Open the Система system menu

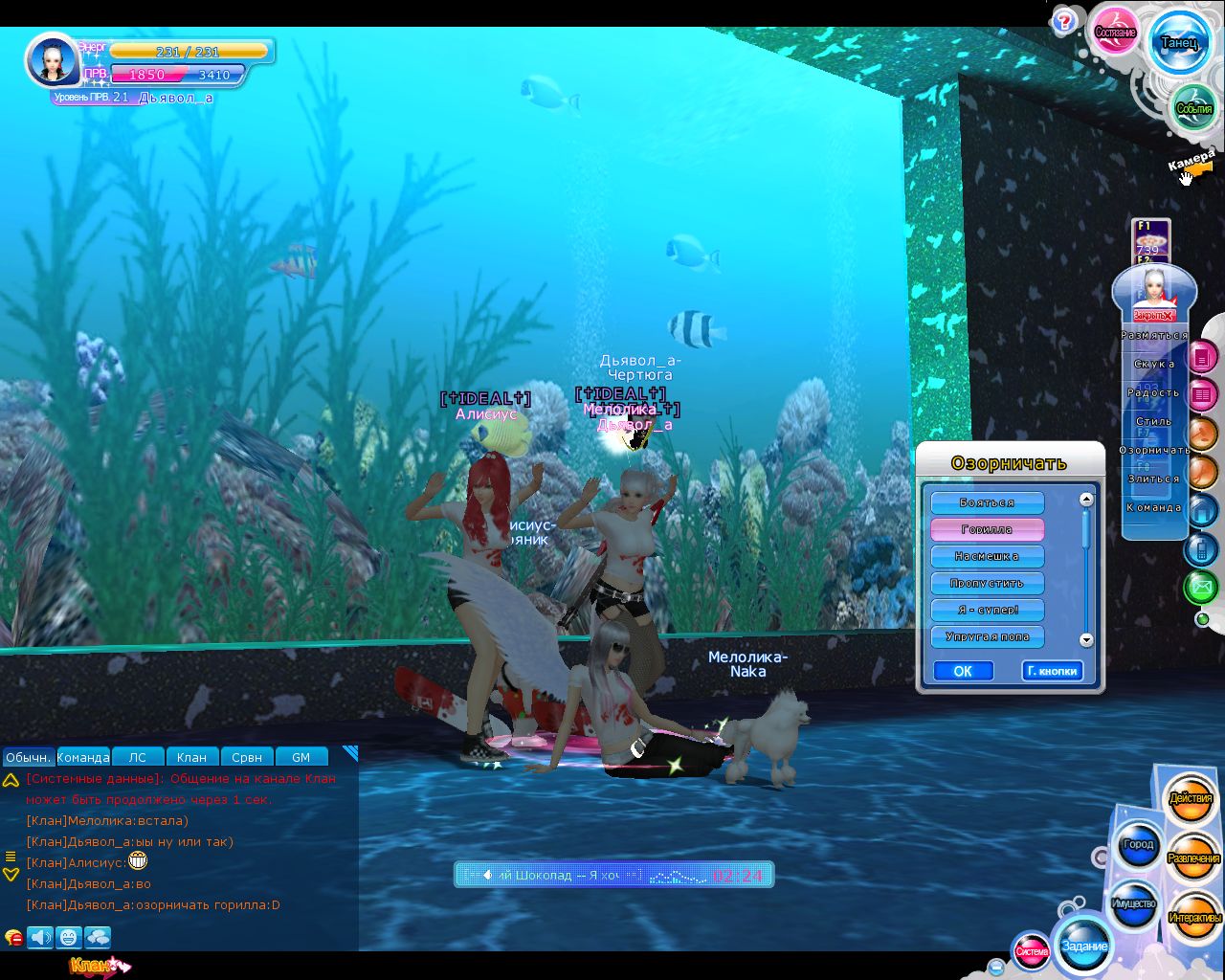pos(1032,950)
